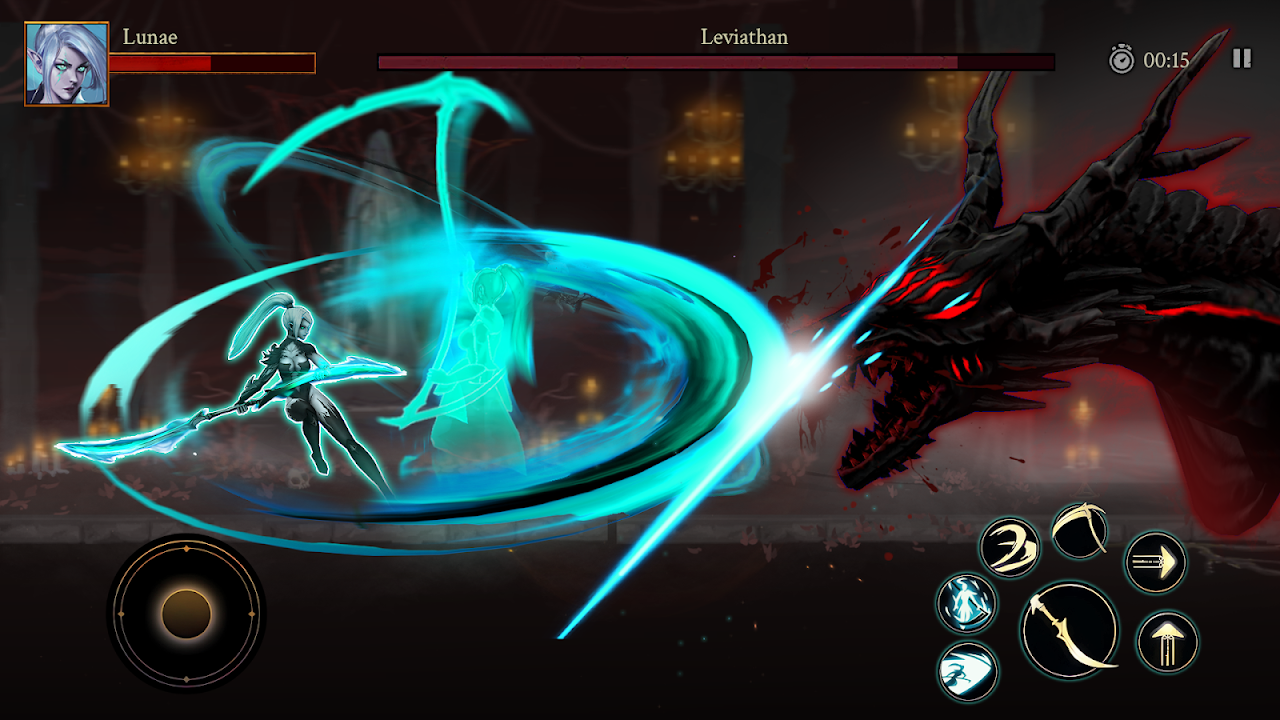Viewport: 1280px width, 720px height.
Task: Tap the virtual movement joystick
Action: pos(186,613)
